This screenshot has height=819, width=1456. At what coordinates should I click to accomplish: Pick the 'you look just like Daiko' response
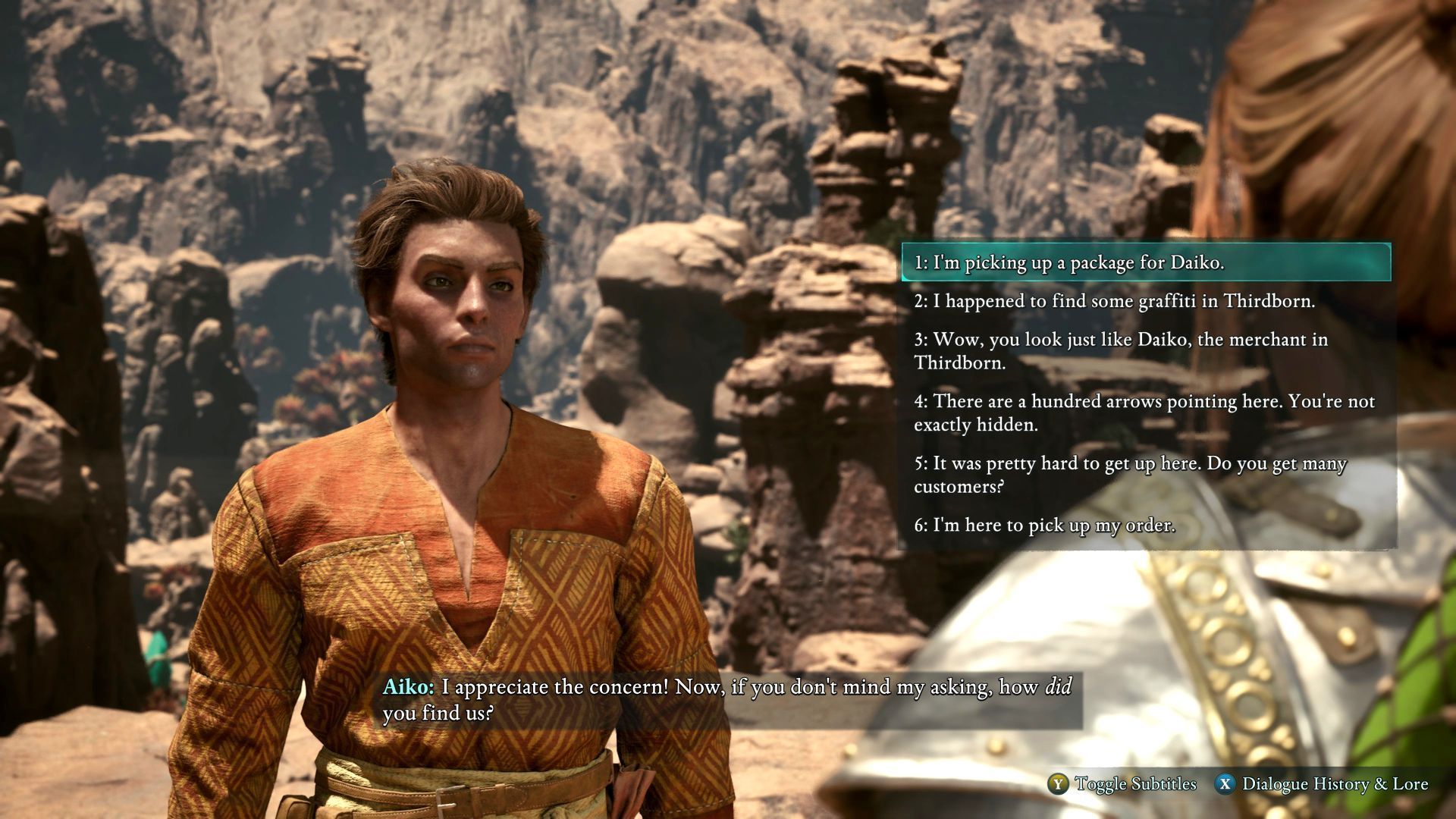click(x=1121, y=350)
